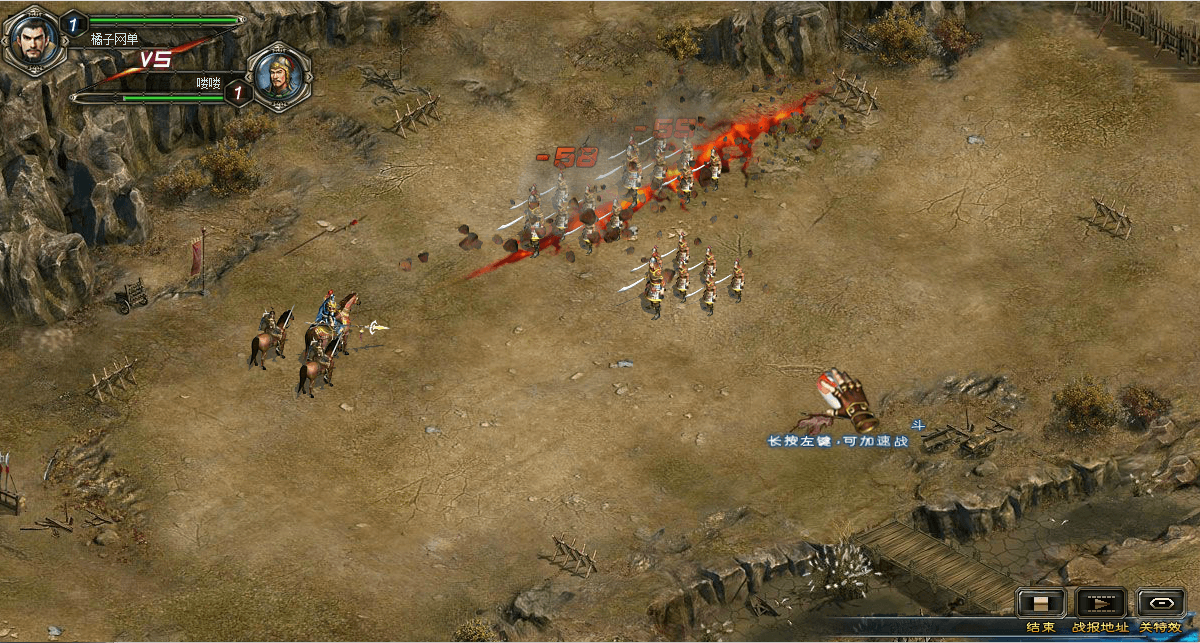Select the 橘子网单 commander portrait
Screen dimensions: 1200x643
pos(32,38)
